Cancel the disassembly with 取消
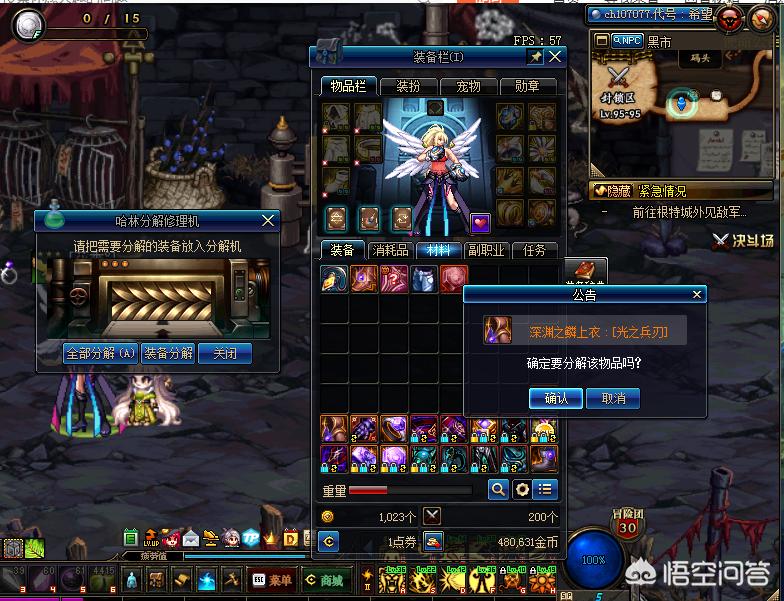The height and width of the screenshot is (601, 784). [x=613, y=398]
